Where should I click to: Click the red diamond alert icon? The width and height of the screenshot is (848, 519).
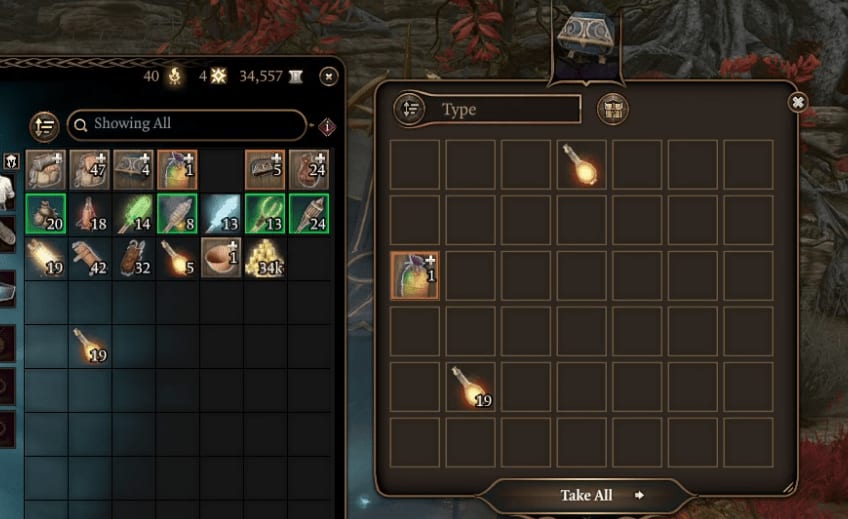[327, 127]
